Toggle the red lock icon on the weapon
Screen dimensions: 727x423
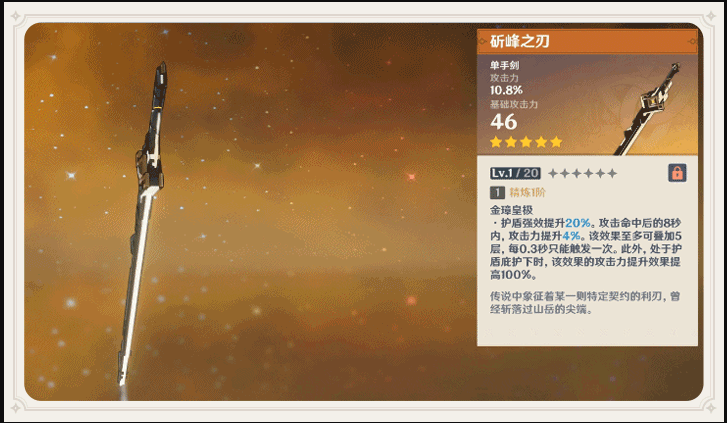[x=677, y=173]
